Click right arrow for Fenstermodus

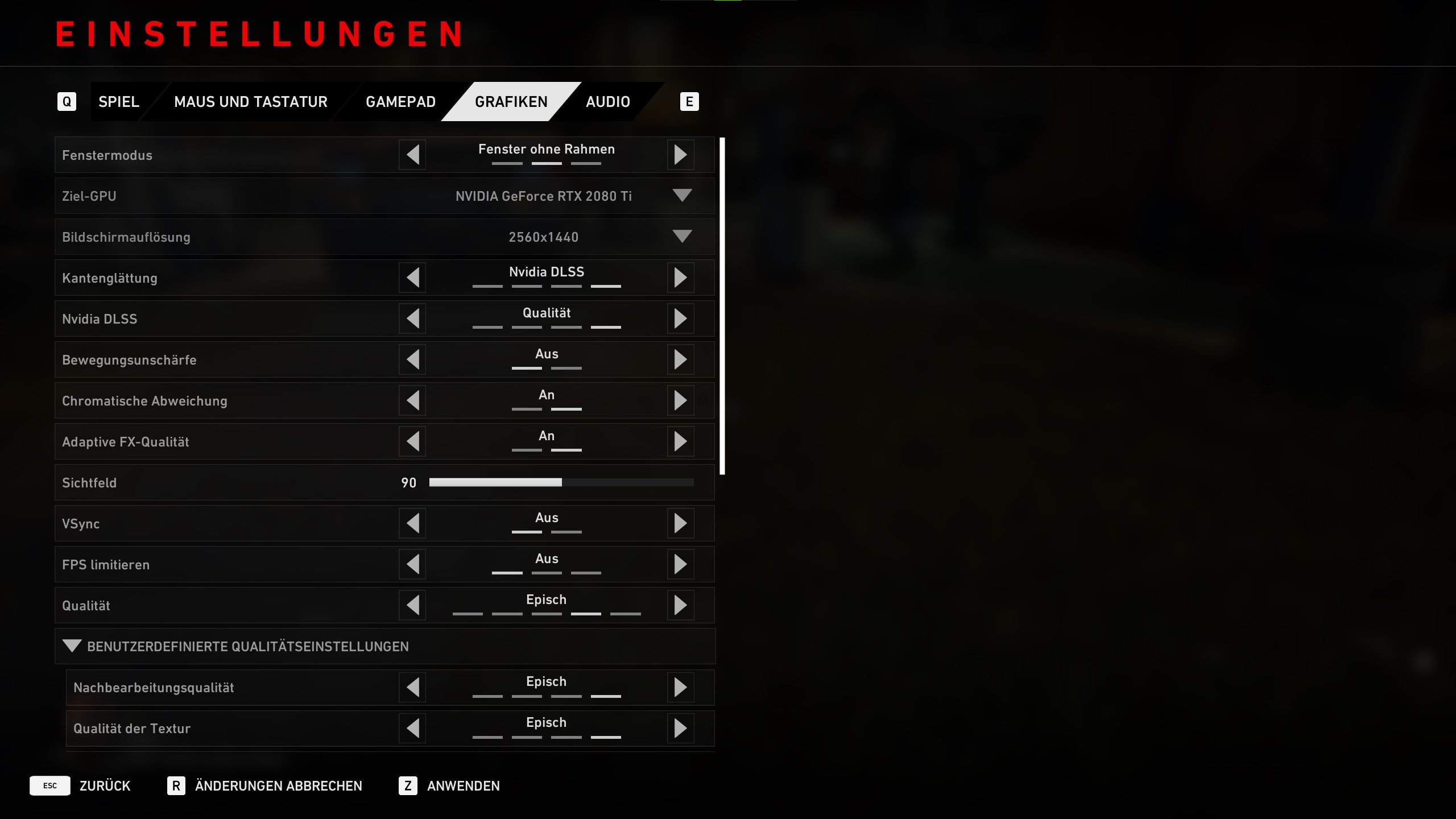[x=680, y=155]
